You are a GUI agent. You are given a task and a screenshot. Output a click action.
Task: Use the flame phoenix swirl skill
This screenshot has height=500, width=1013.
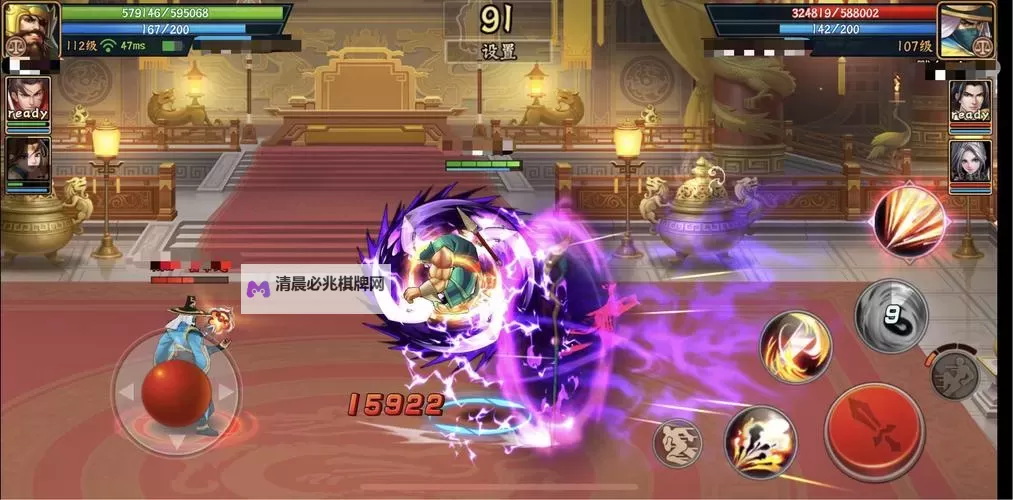coord(795,347)
